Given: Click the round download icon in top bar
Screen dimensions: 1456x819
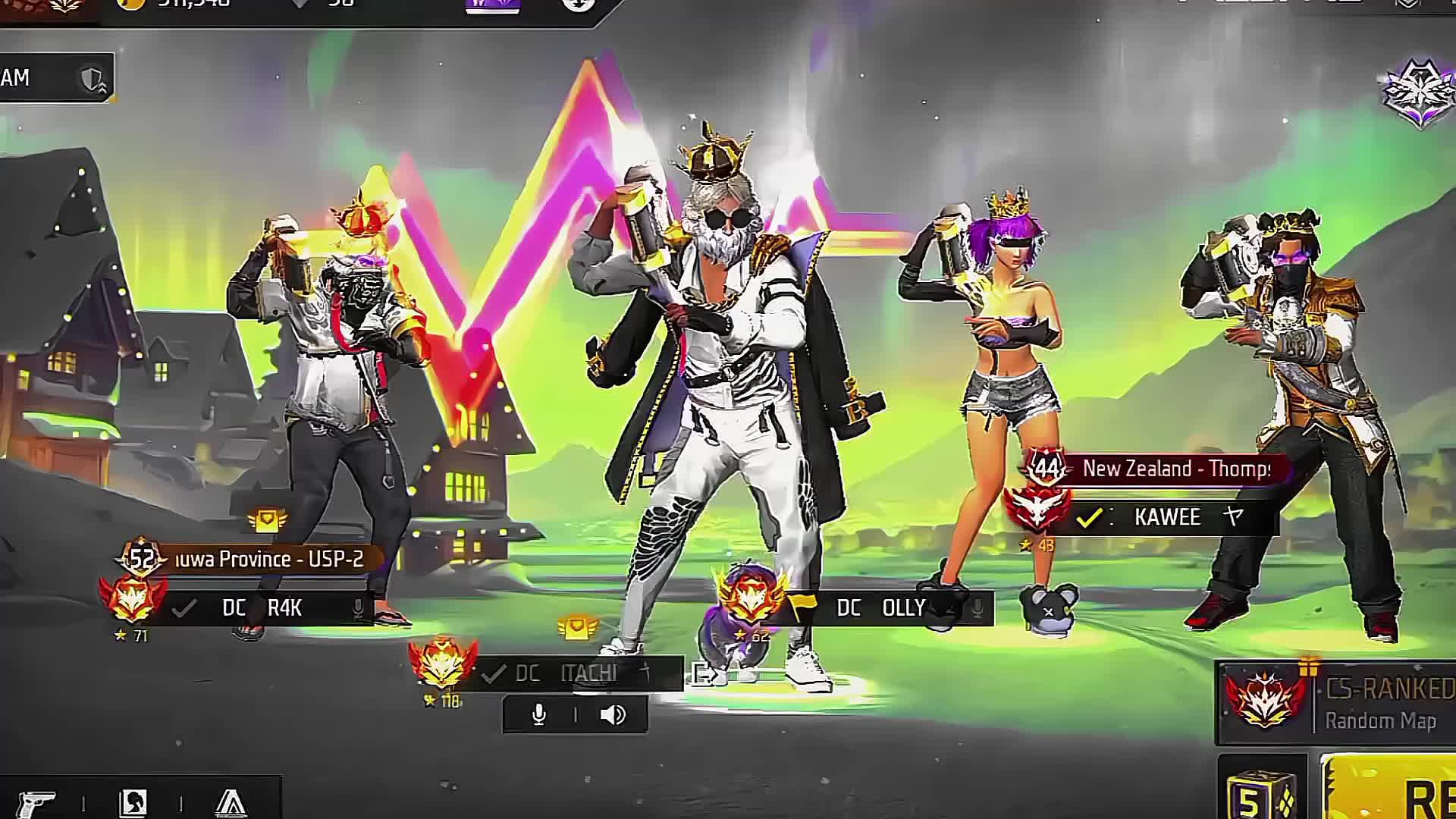Looking at the screenshot, I should [579, 5].
